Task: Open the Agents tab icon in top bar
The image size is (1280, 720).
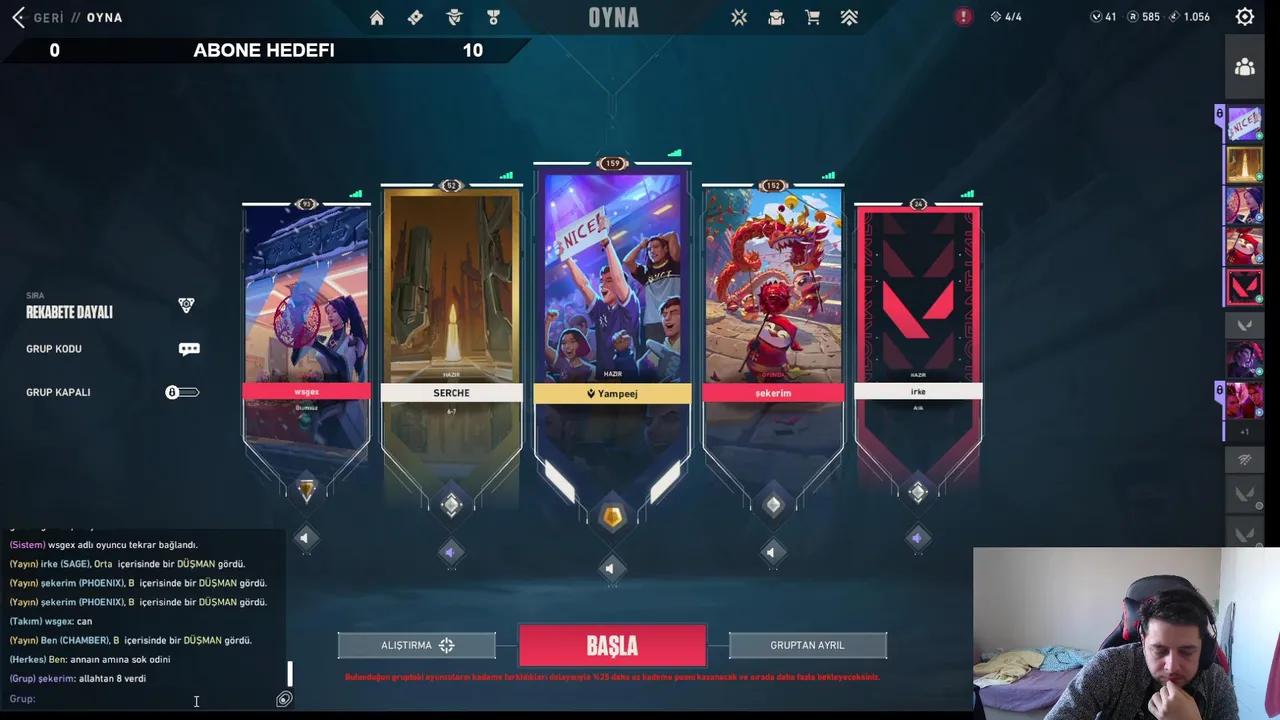Action: coord(454,17)
